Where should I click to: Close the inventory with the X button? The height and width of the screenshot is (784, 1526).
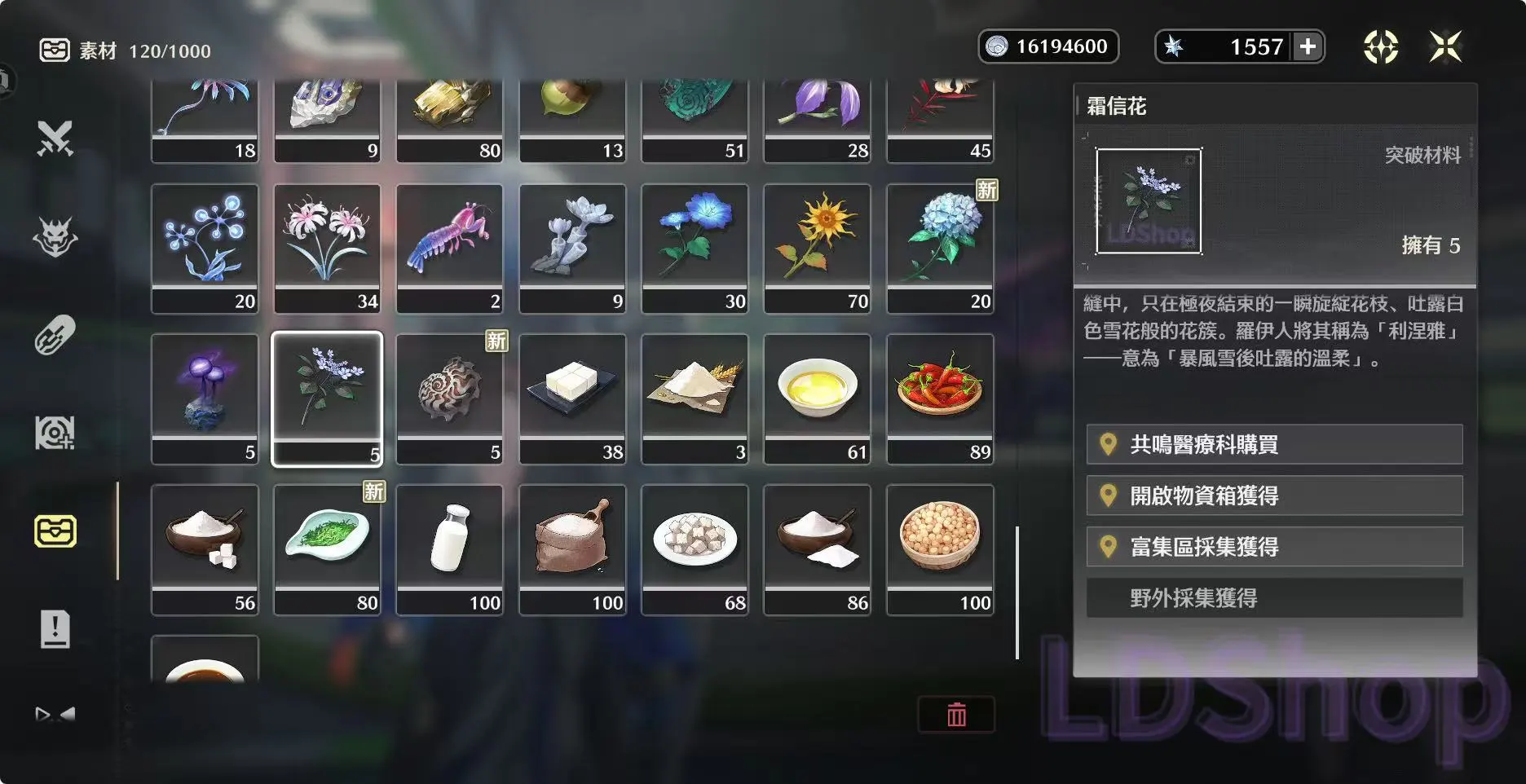coord(1445,46)
